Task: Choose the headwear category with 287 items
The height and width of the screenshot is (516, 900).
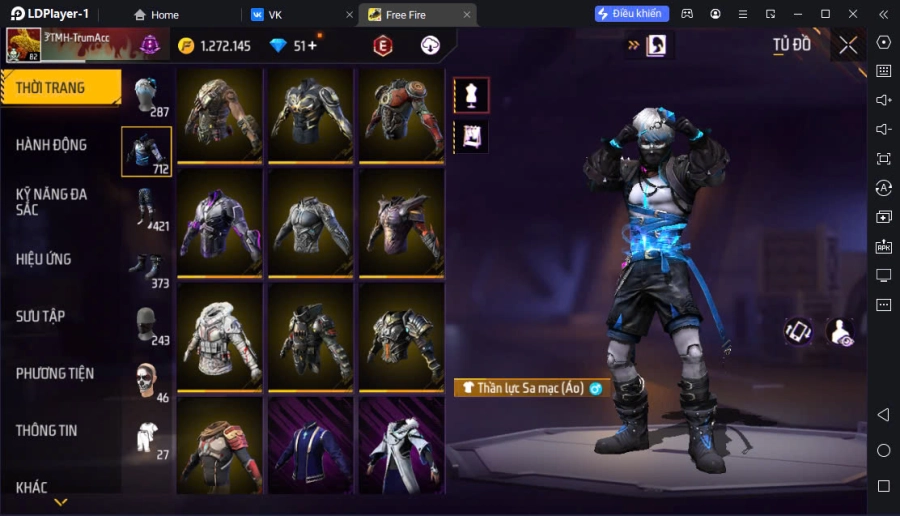Action: coord(148,94)
